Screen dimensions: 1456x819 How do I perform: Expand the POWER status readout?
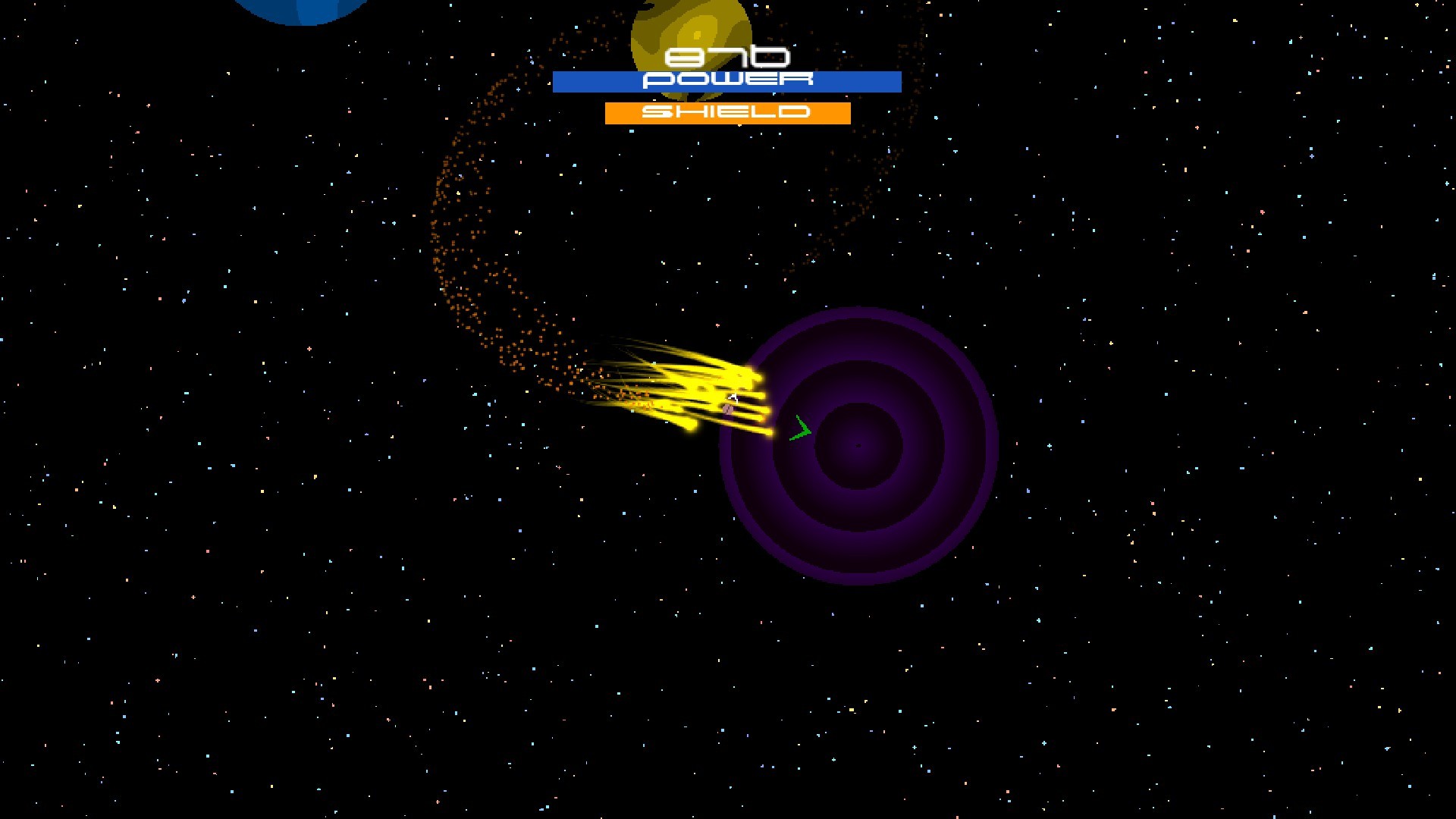click(x=726, y=81)
